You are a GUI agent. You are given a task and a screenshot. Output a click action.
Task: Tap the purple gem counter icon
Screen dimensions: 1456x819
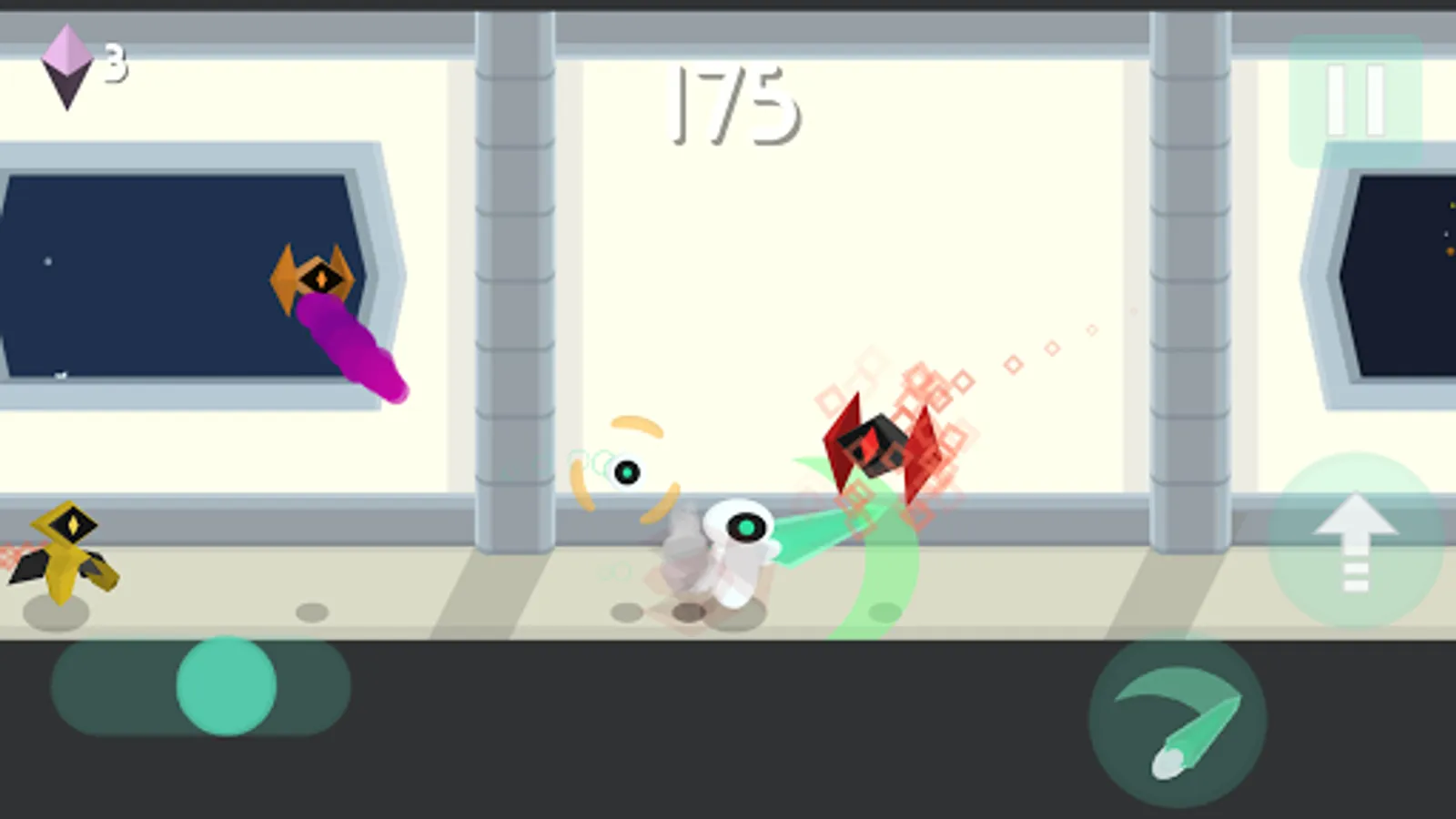pyautogui.click(x=68, y=64)
